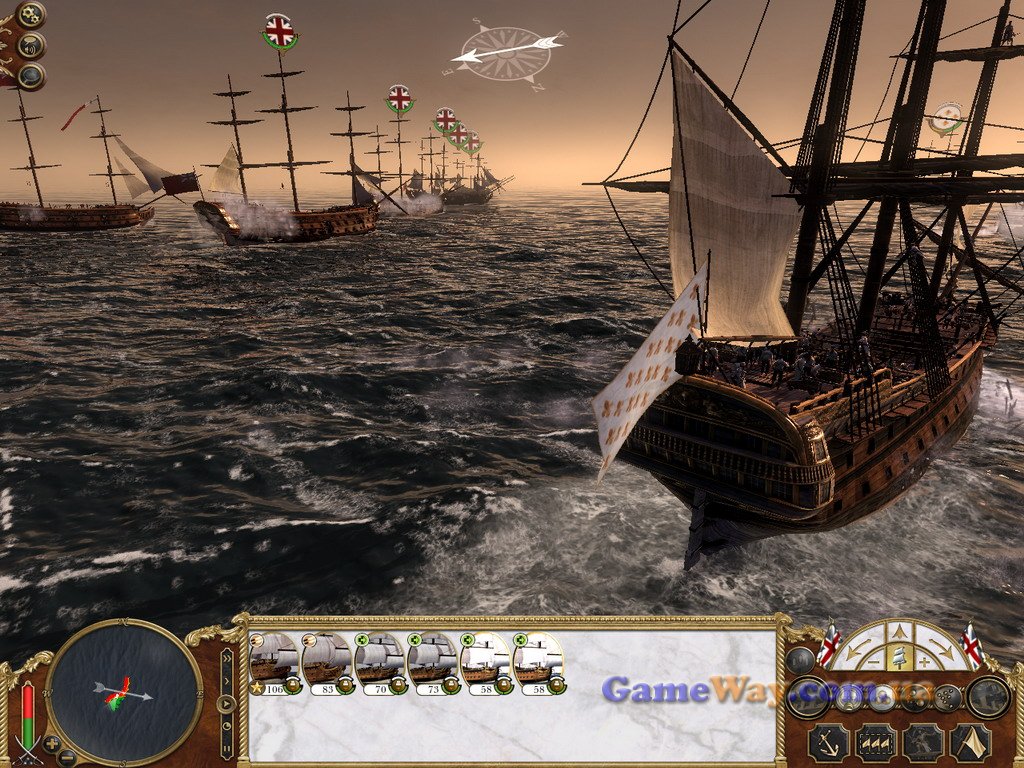Drop anchor using the anchor button
Screen dimensions: 1024x768
[x=828, y=742]
